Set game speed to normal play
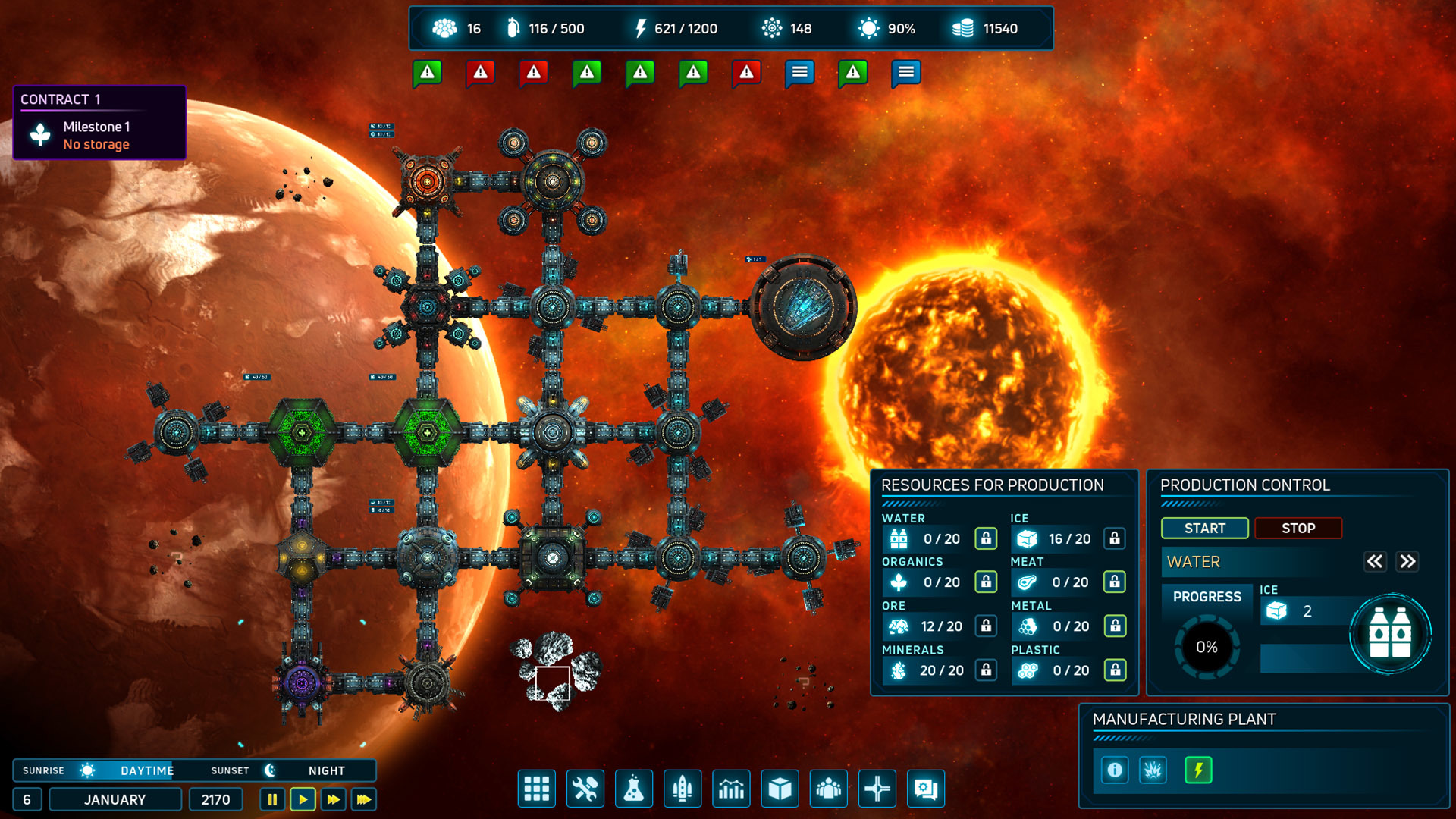This screenshot has height=819, width=1456. [x=303, y=799]
